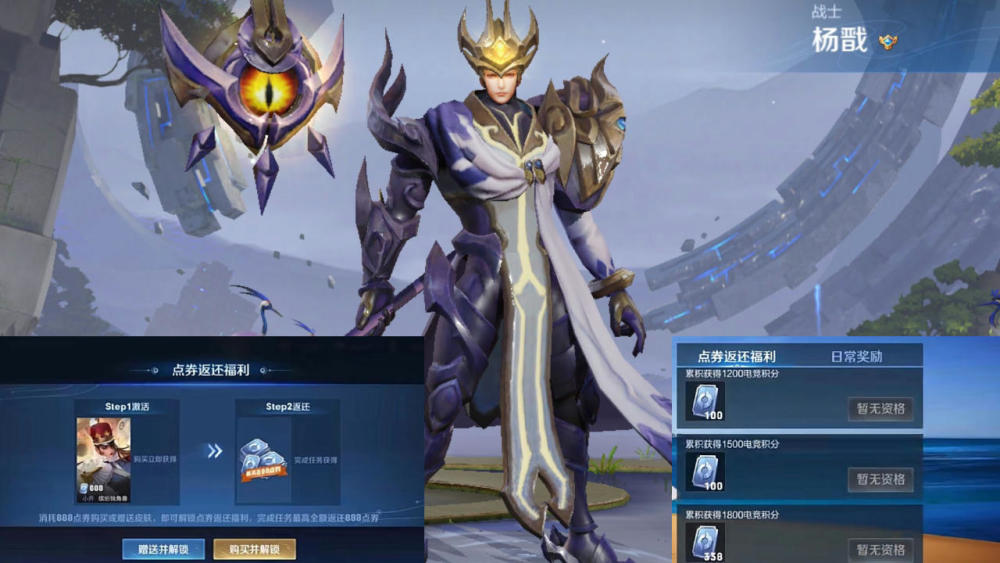Claim the 1800 esports points reward button

(880, 549)
